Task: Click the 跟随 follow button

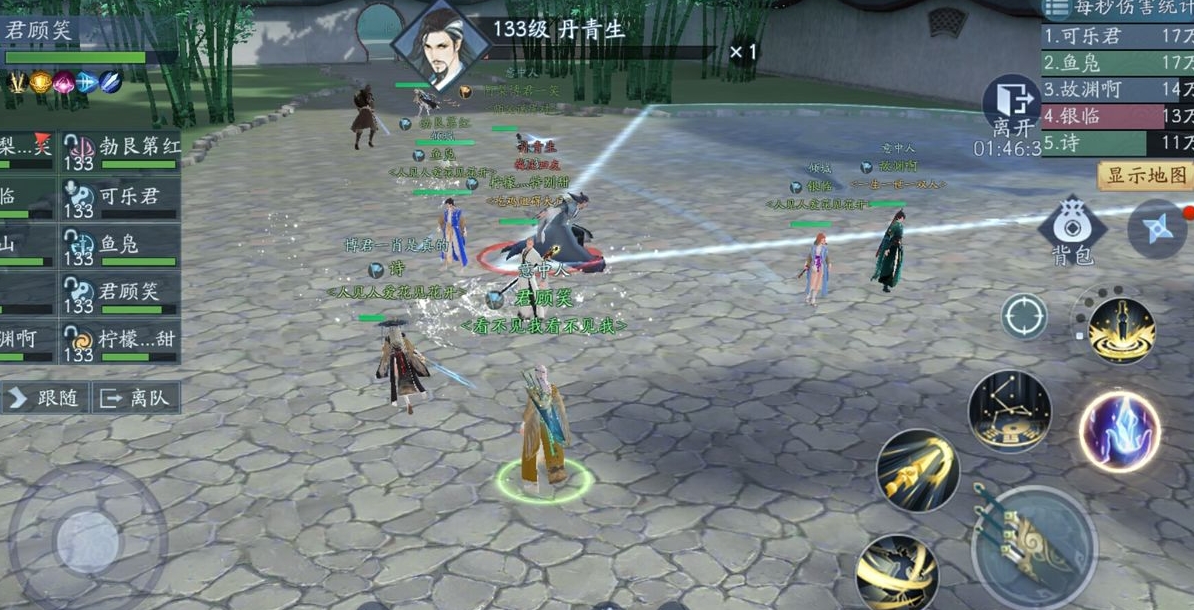Action: (x=46, y=398)
